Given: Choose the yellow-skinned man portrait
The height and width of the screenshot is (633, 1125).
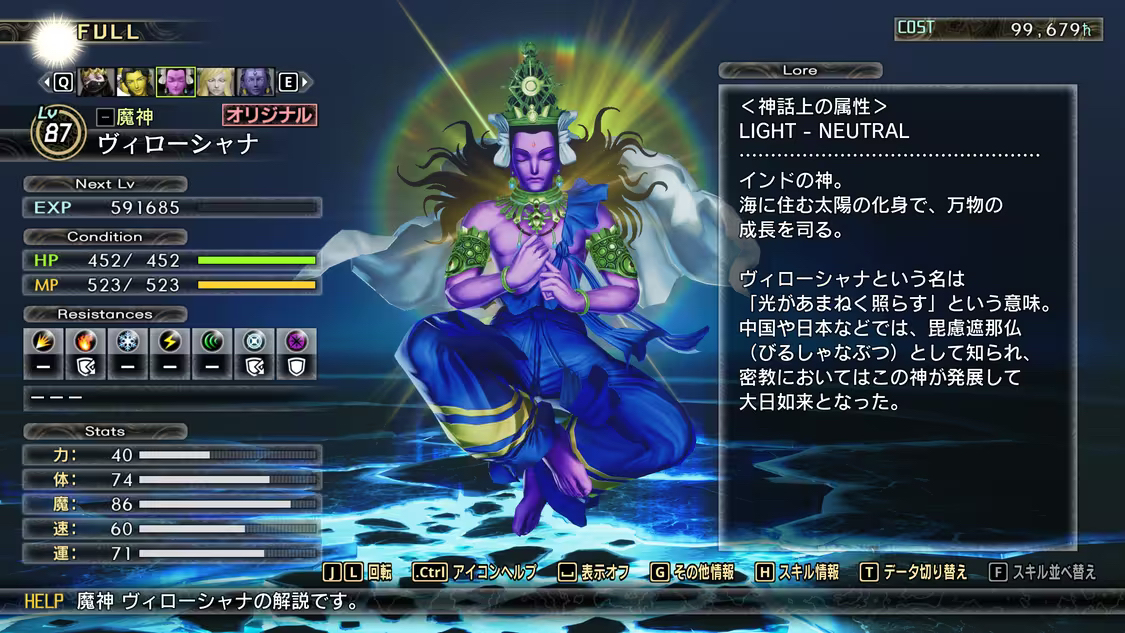Looking at the screenshot, I should click(x=135, y=82).
